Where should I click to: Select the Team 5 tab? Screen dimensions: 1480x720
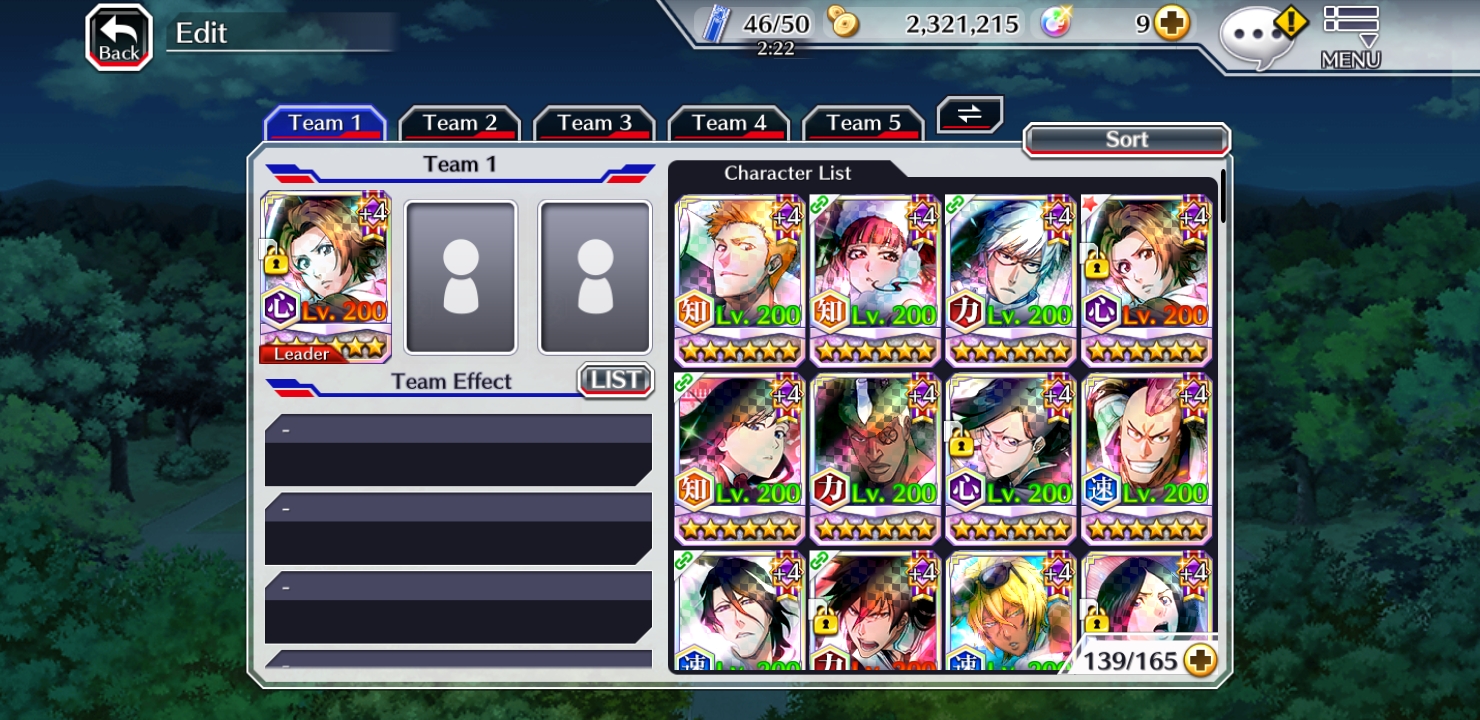click(863, 123)
